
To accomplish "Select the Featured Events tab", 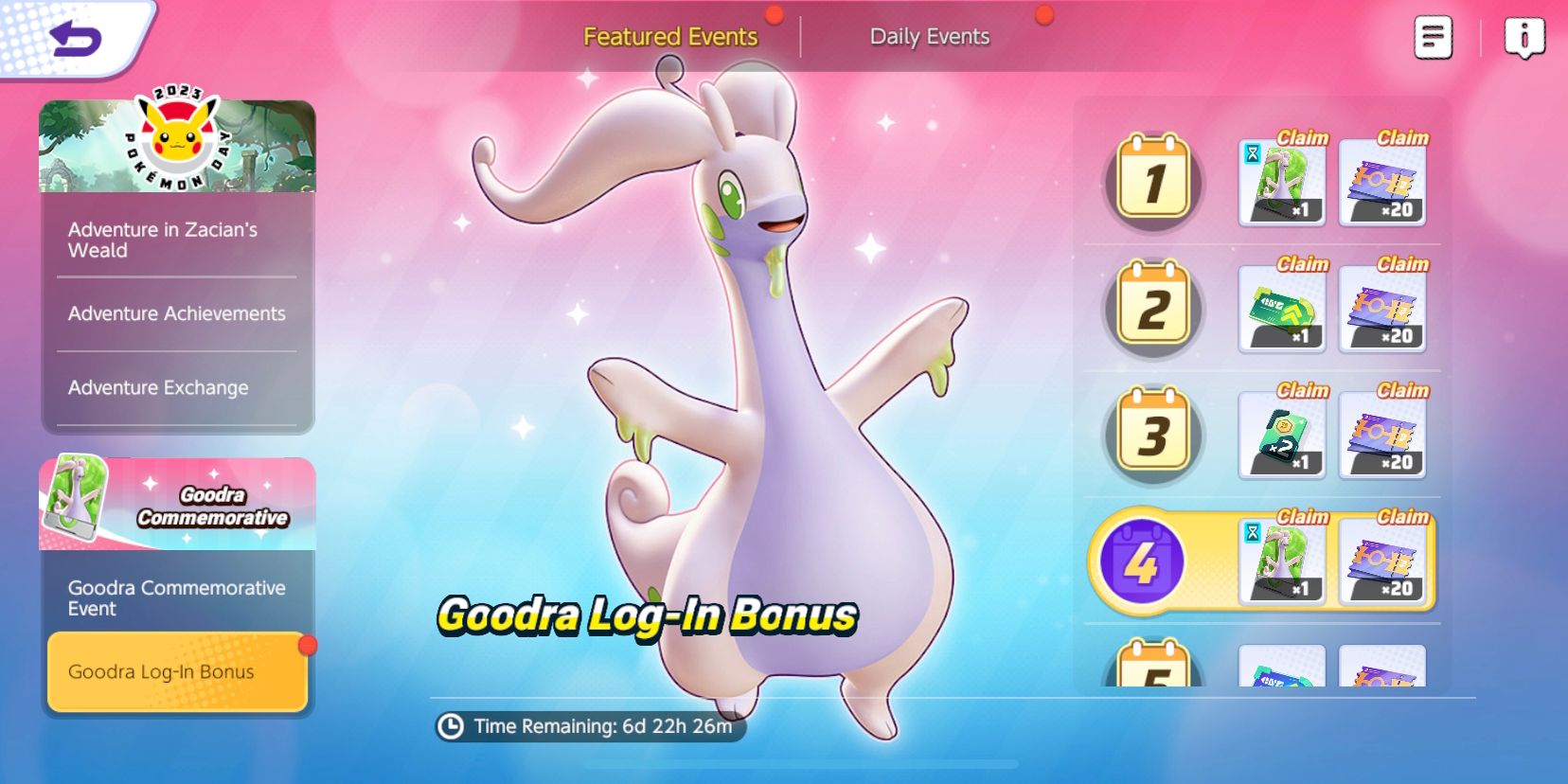I will pos(671,36).
